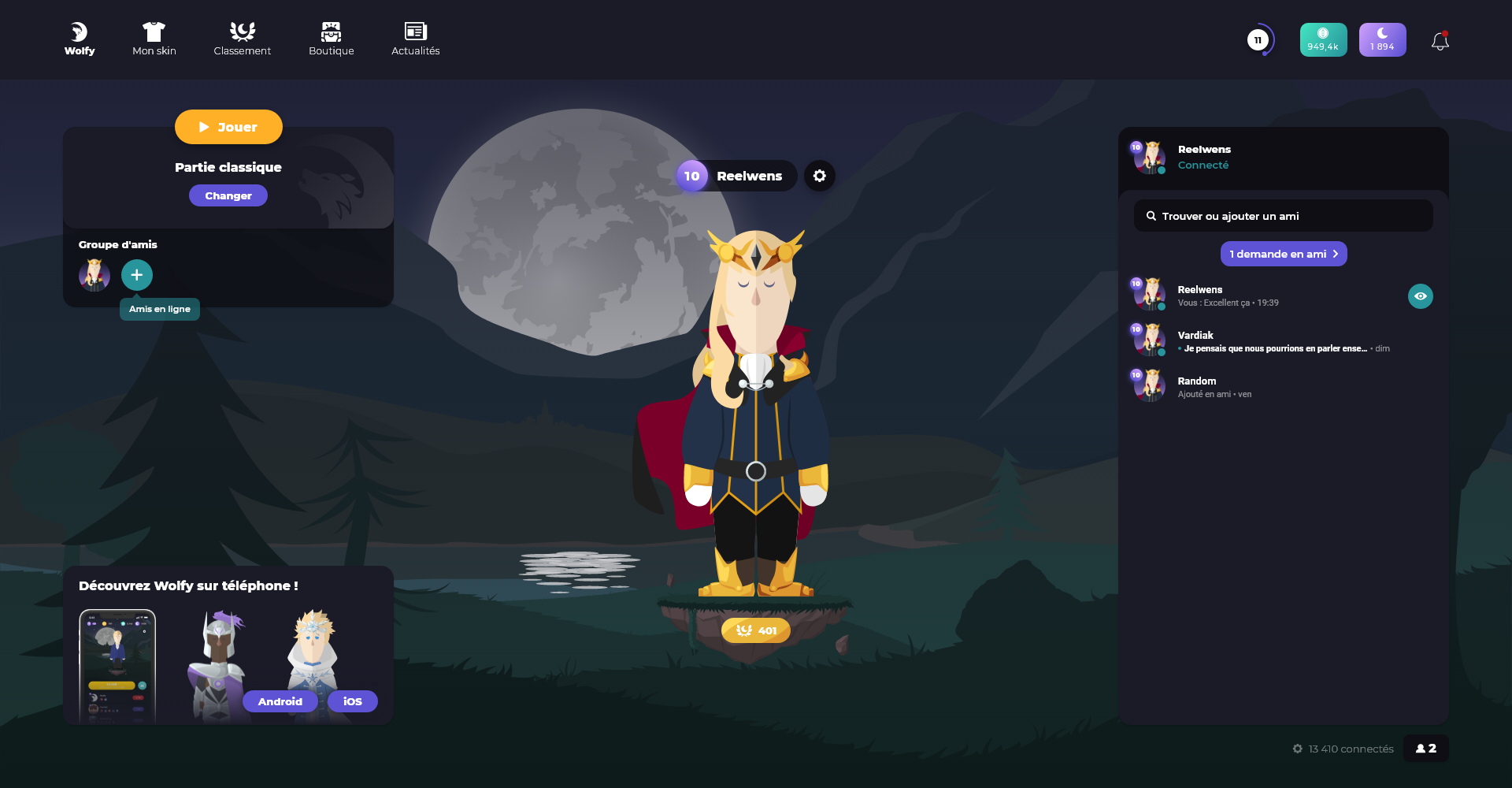Click the eye icon on Reelwens row

[1421, 296]
